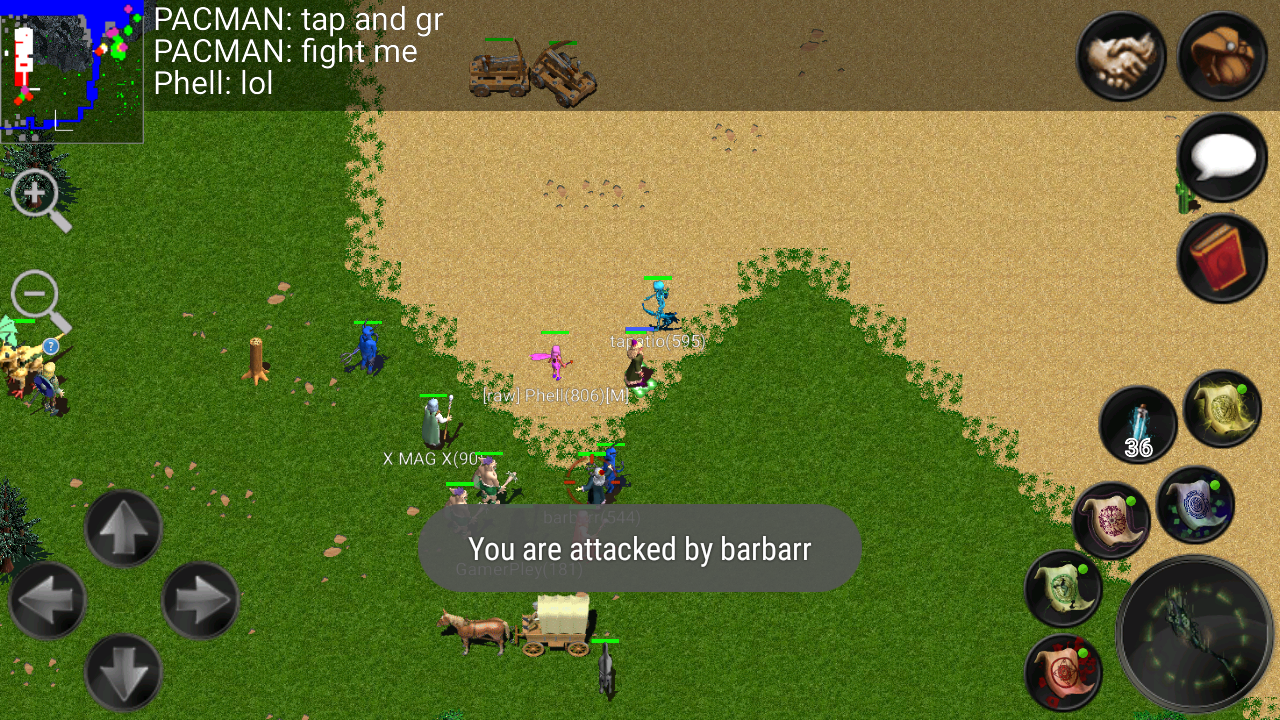The image size is (1280, 720).
Task: Cast the red rune scroll spell
Action: click(x=1063, y=672)
